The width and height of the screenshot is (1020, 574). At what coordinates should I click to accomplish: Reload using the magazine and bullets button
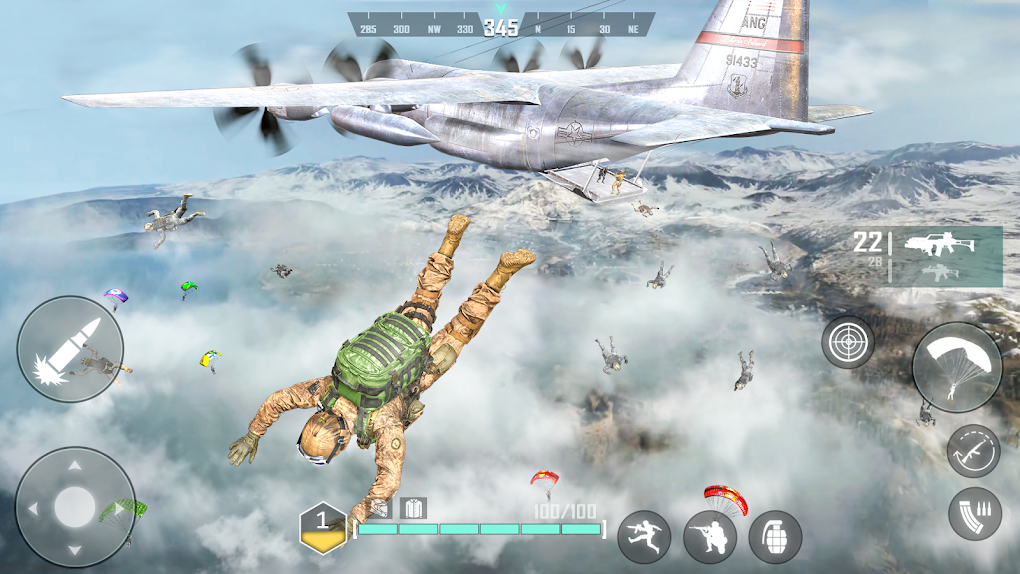point(974,513)
